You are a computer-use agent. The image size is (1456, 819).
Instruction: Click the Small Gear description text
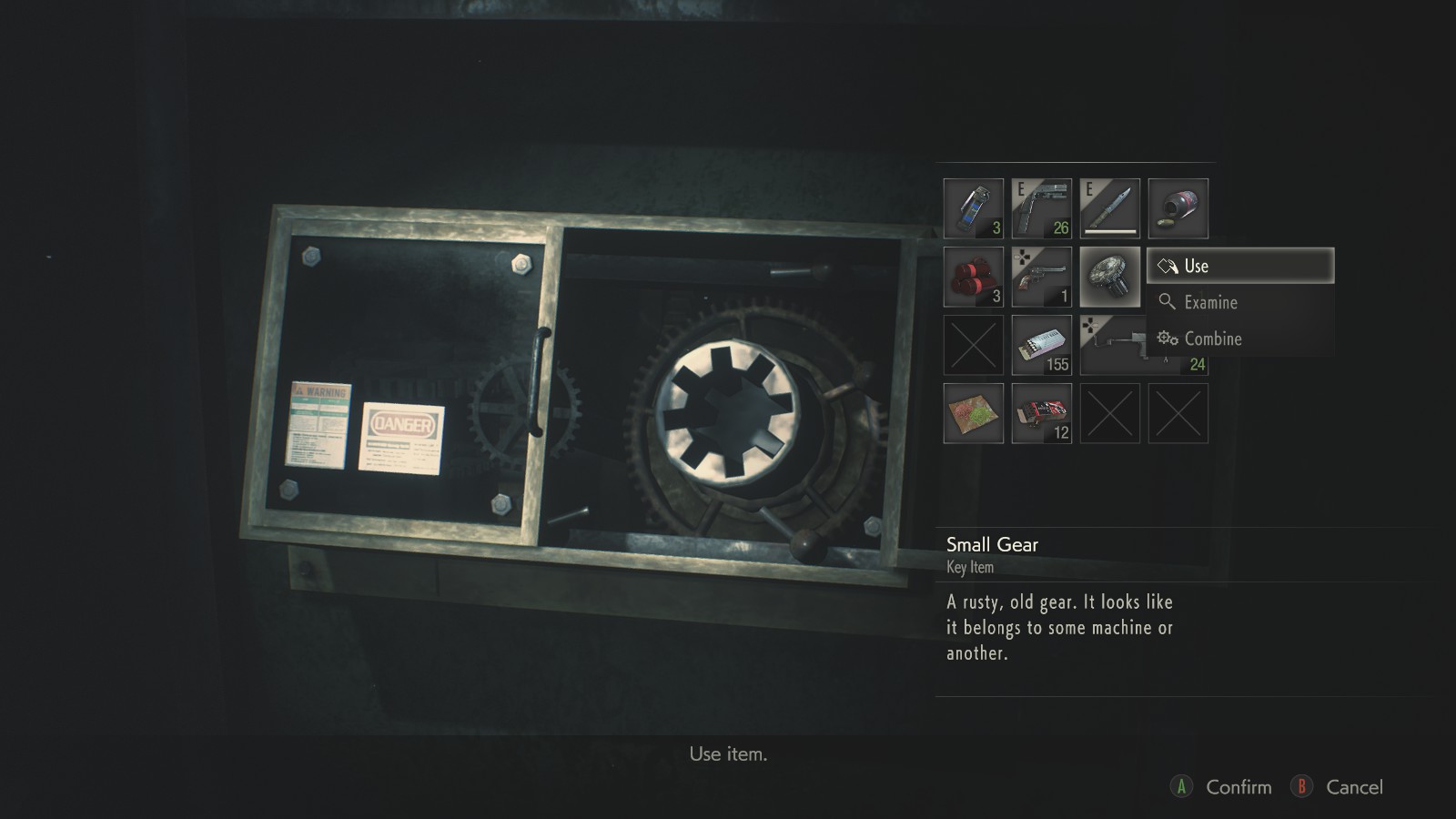pyautogui.click(x=1060, y=627)
